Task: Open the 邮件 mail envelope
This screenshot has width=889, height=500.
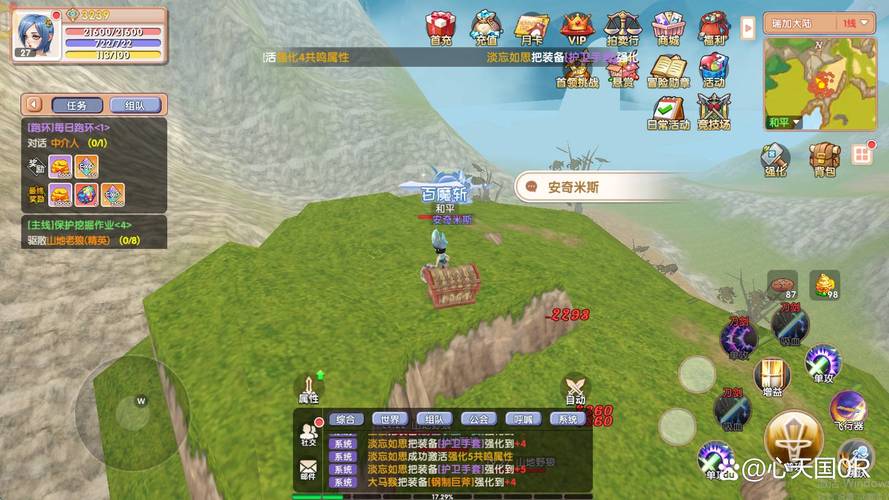Action: tap(308, 468)
